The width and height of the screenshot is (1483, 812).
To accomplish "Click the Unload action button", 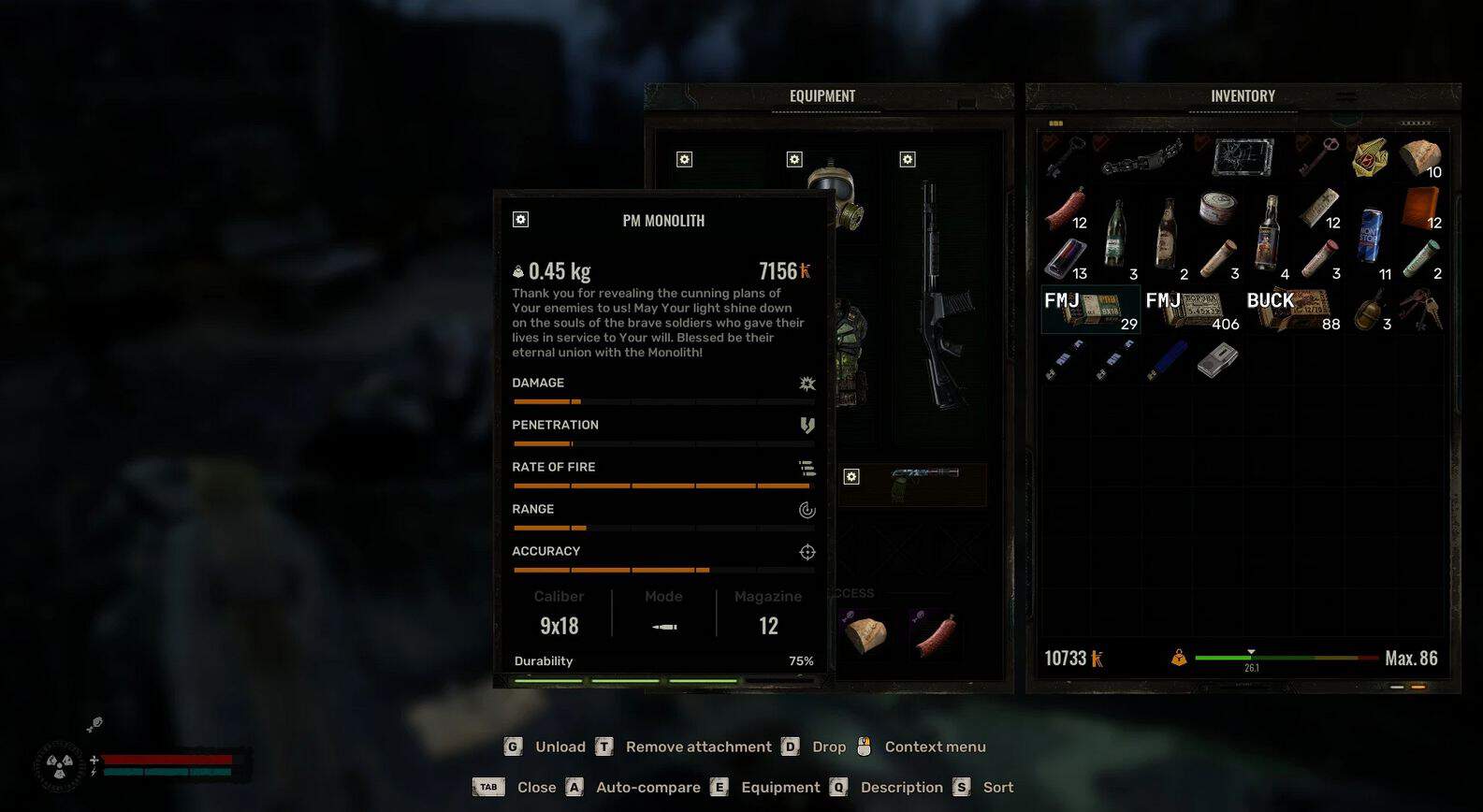I will click(x=560, y=747).
